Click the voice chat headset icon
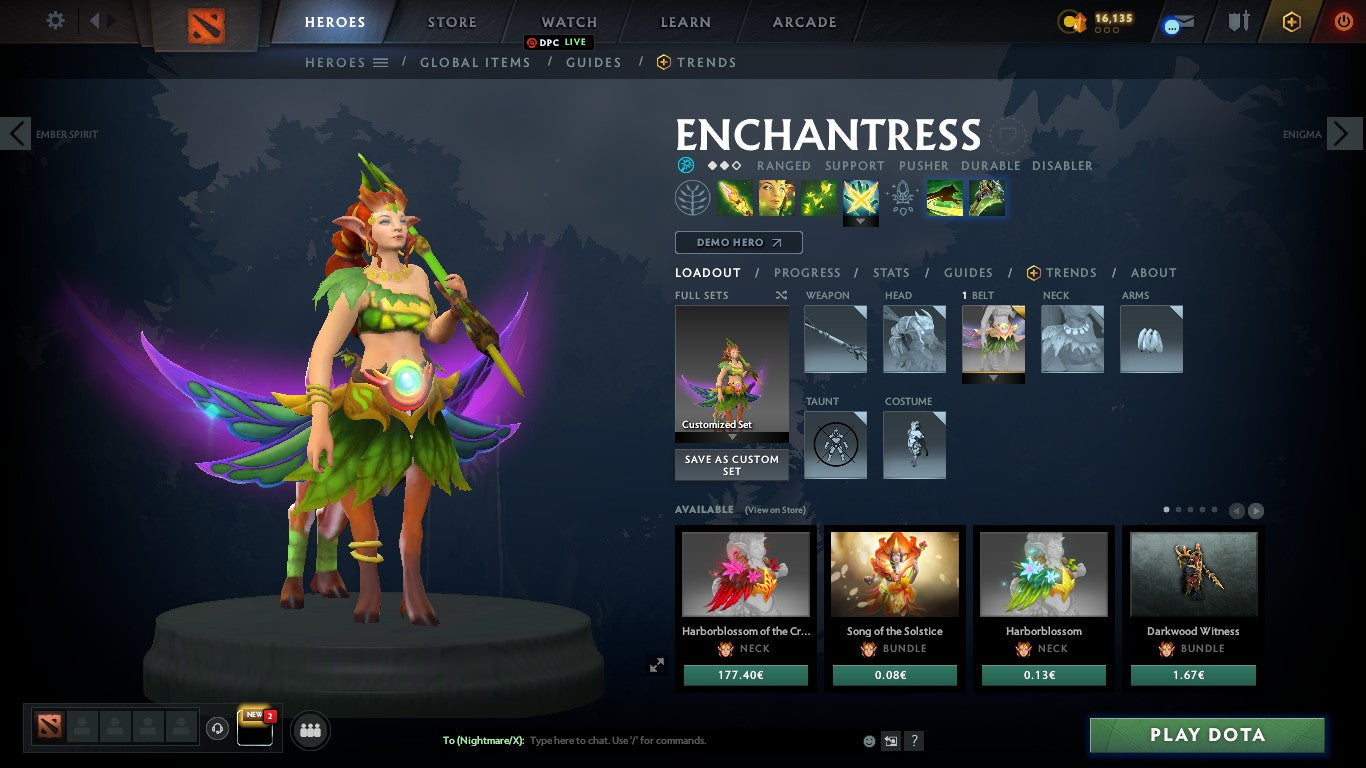This screenshot has width=1366, height=768. [217, 730]
